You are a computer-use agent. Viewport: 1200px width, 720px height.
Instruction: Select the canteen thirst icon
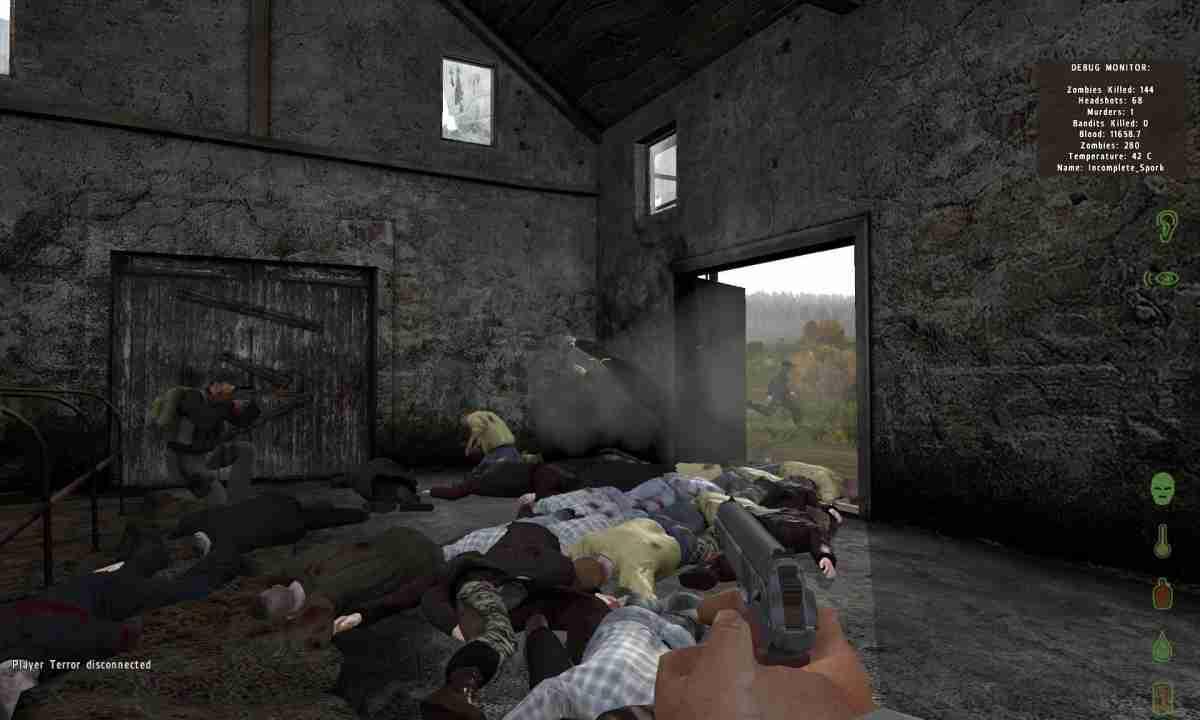point(1162,593)
